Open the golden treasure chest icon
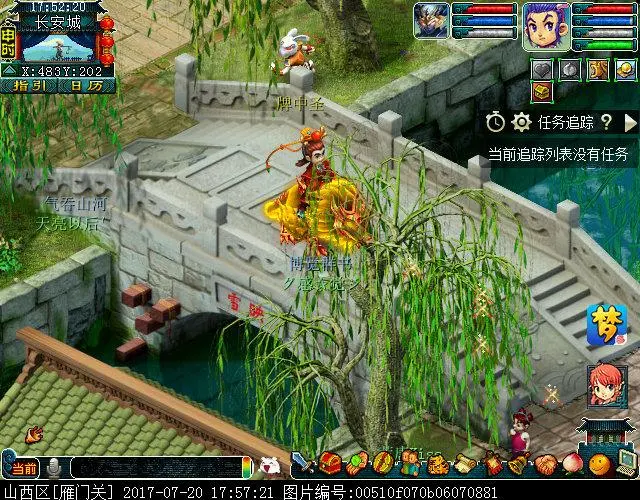 (x=541, y=92)
